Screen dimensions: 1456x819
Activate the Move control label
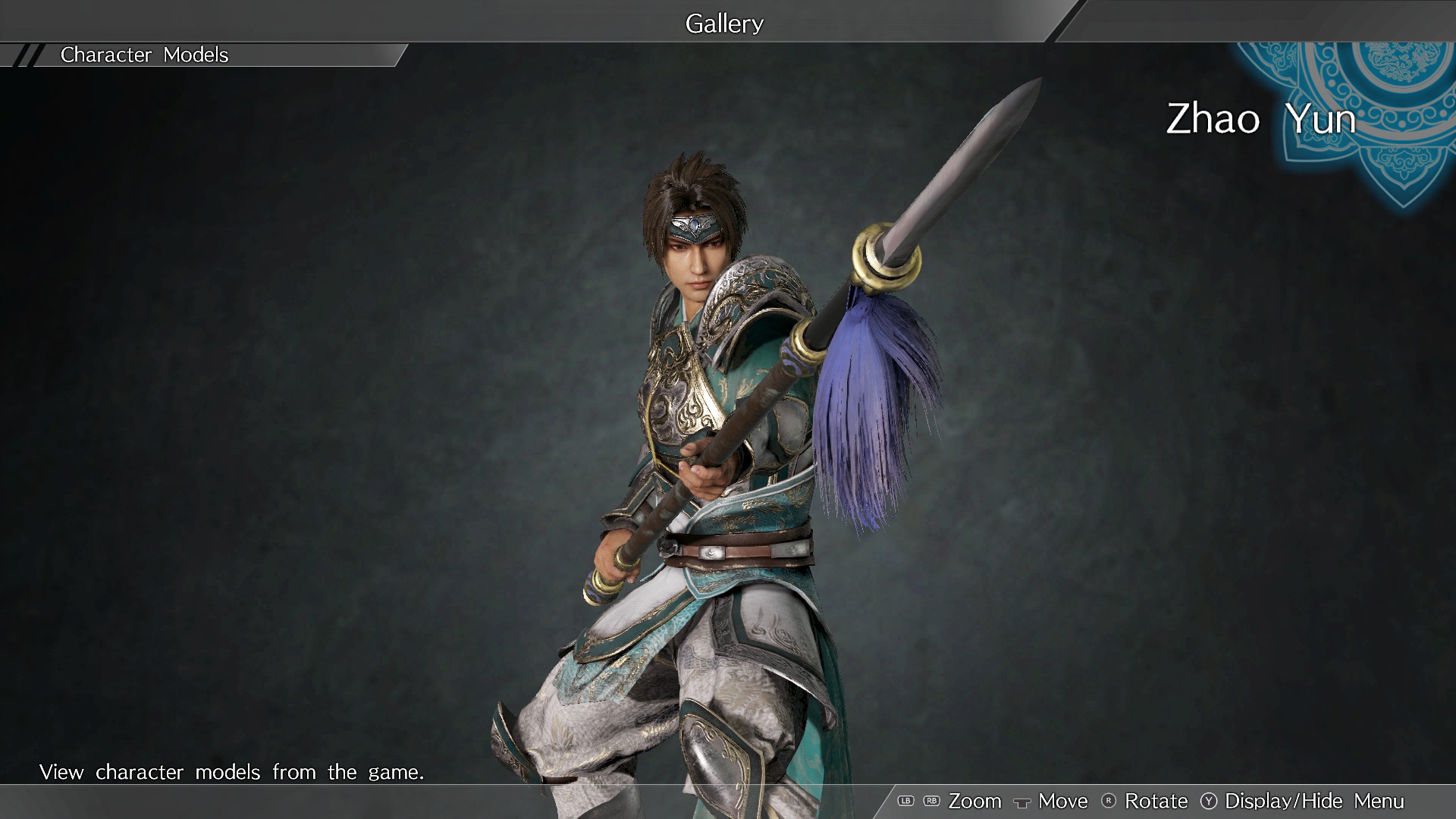(1062, 801)
